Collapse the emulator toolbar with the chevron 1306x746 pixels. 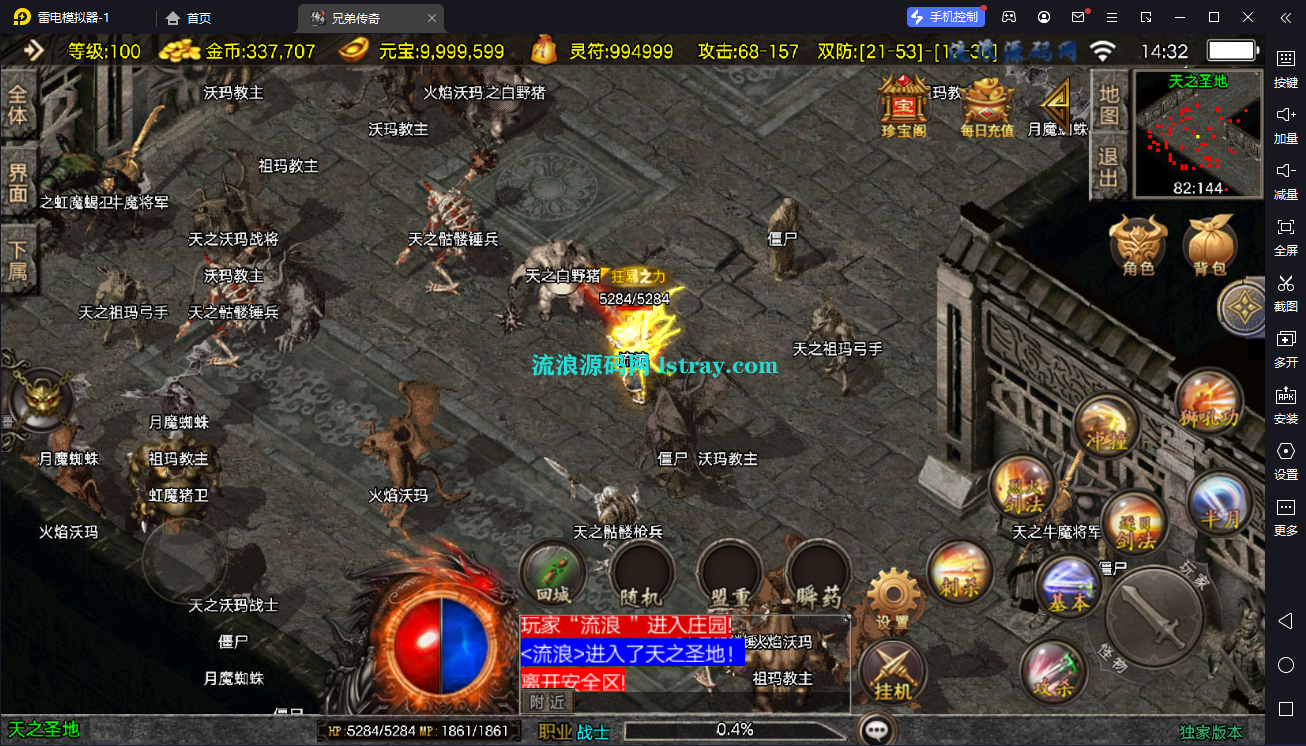[1287, 17]
